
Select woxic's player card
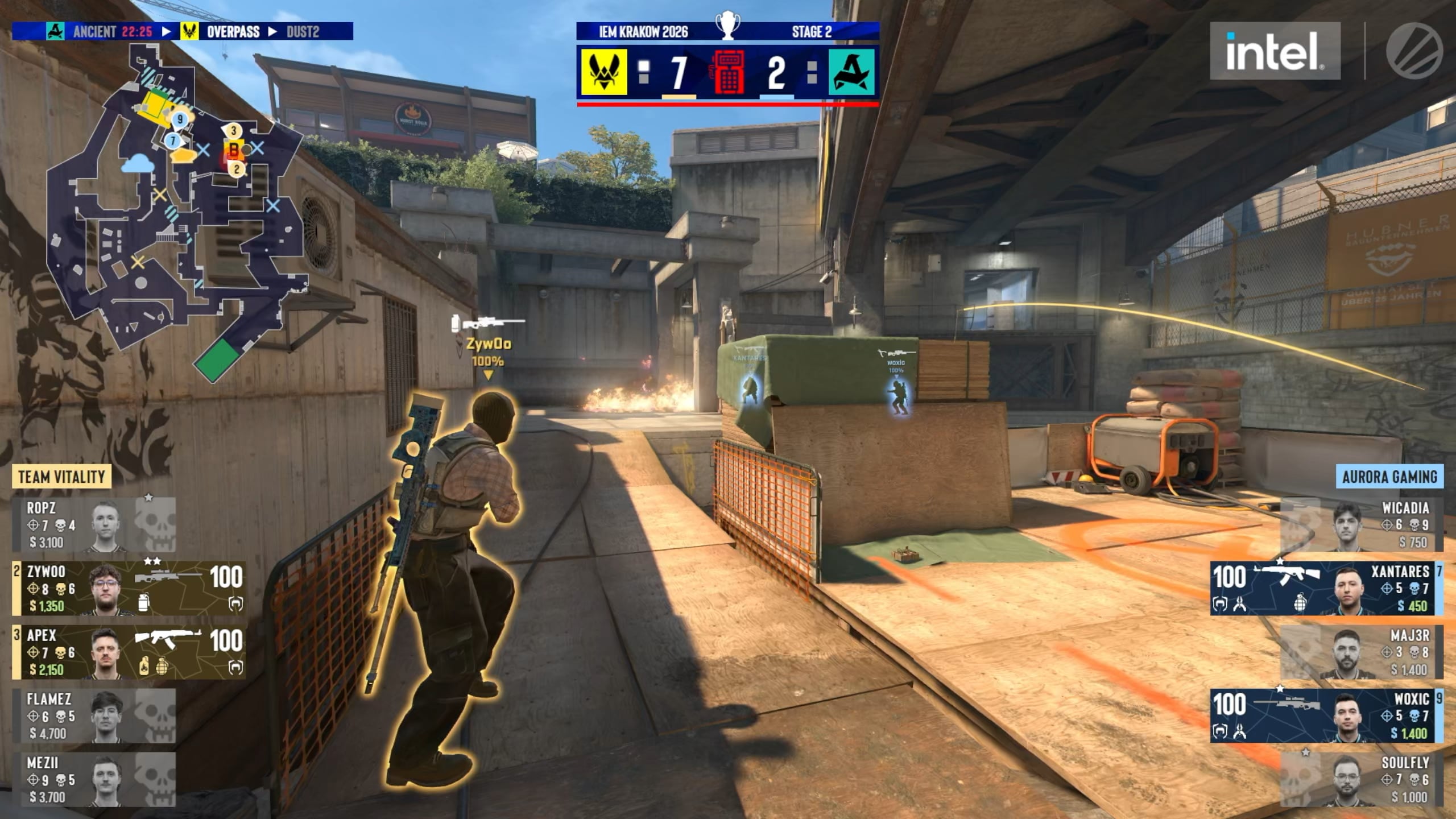tap(1325, 715)
